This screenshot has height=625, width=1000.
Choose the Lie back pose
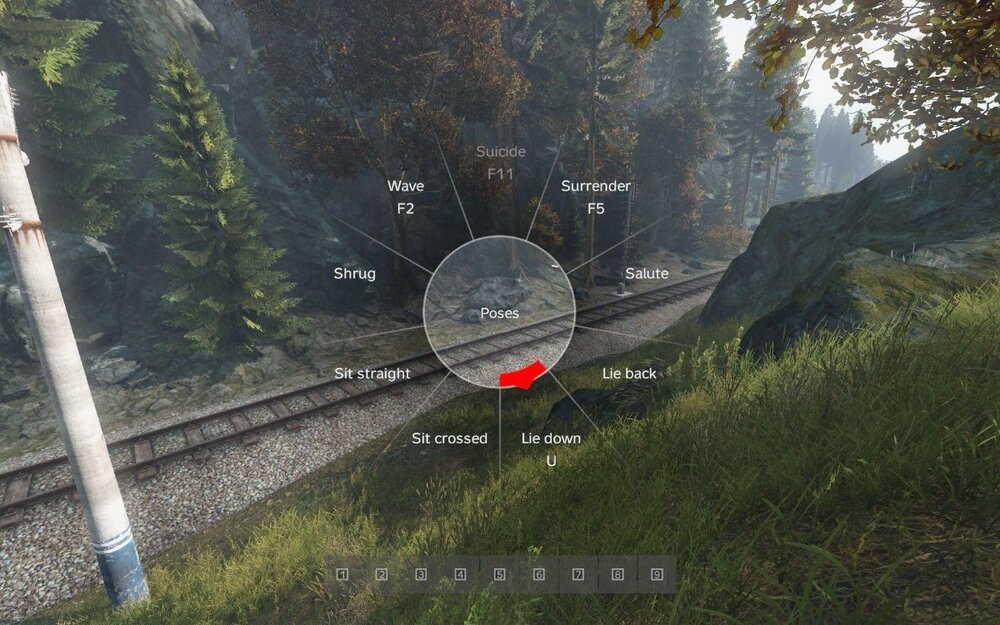[629, 373]
